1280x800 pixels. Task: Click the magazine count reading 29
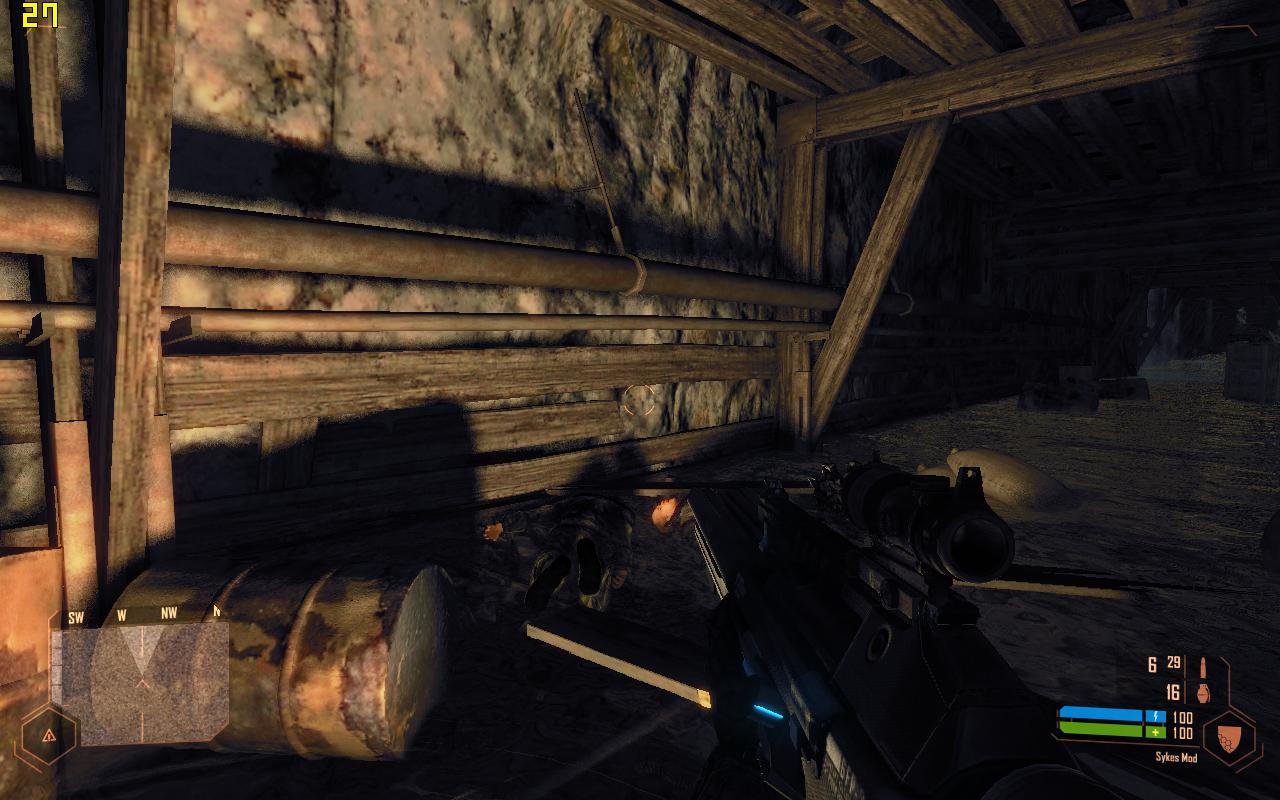(x=1173, y=662)
